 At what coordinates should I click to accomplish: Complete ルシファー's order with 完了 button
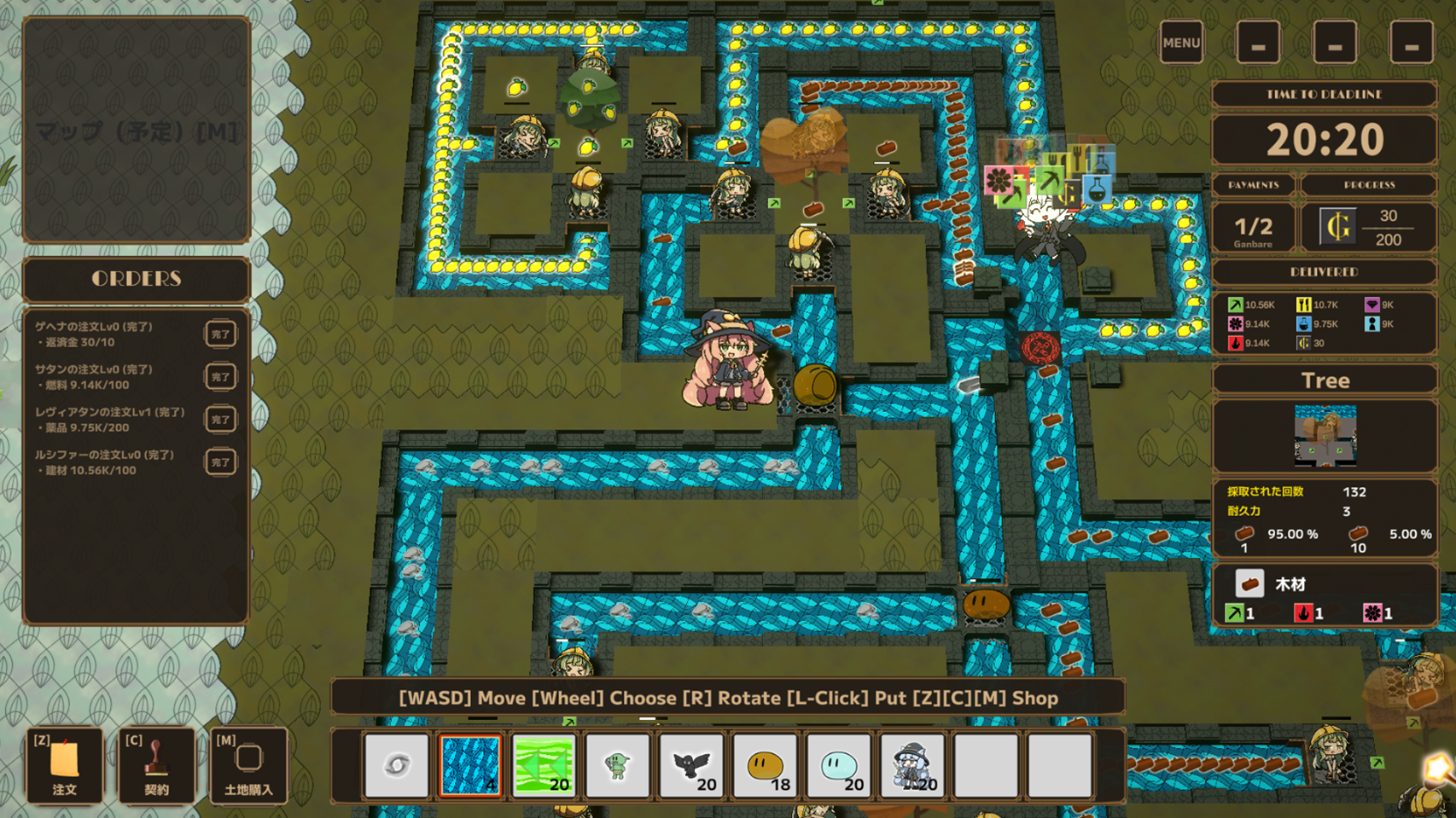tap(220, 462)
